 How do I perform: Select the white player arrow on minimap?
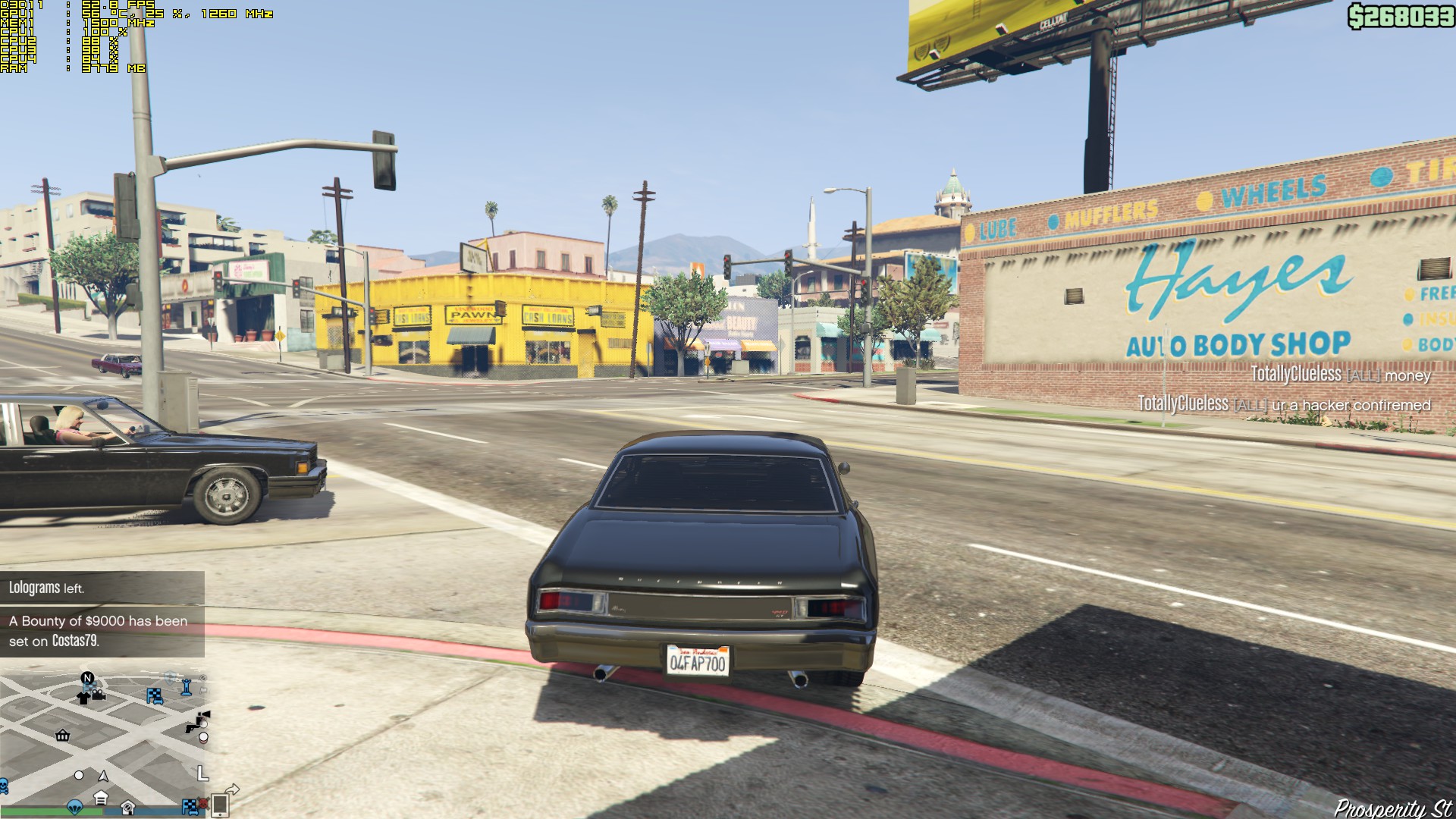pyautogui.click(x=103, y=776)
